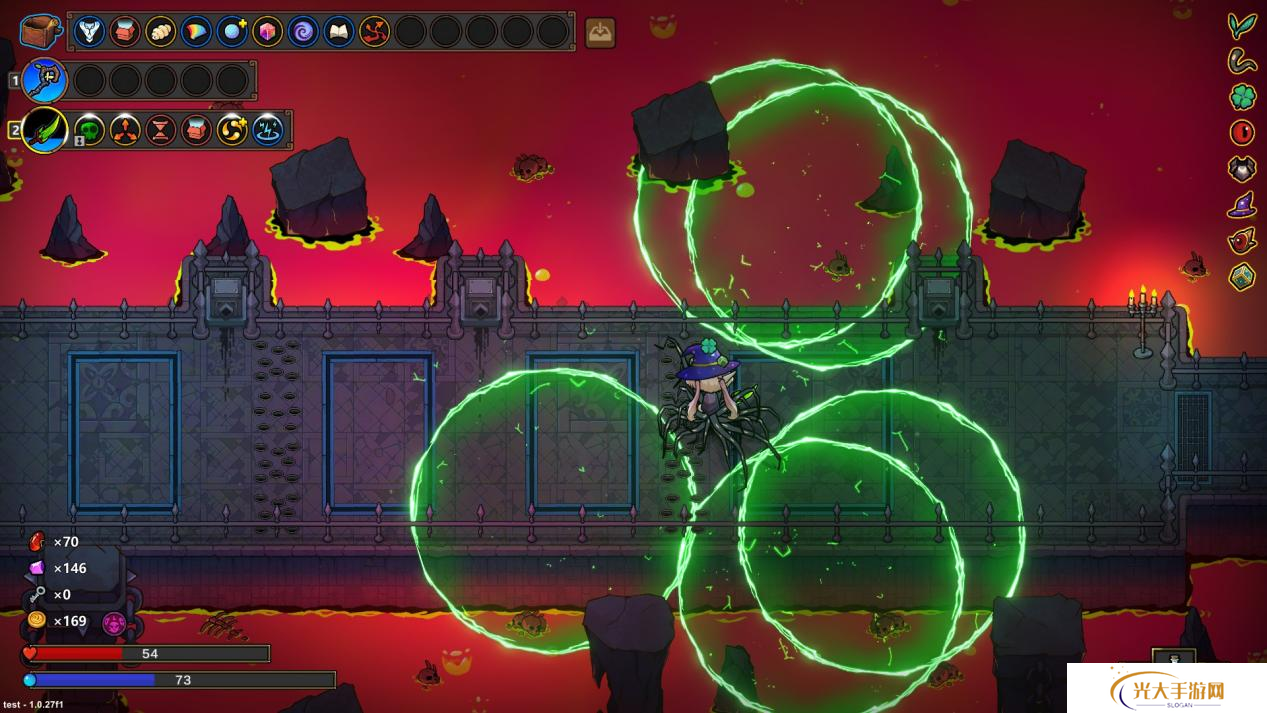
Task: Inspect the purple wizard hat relic
Action: tap(1242, 205)
